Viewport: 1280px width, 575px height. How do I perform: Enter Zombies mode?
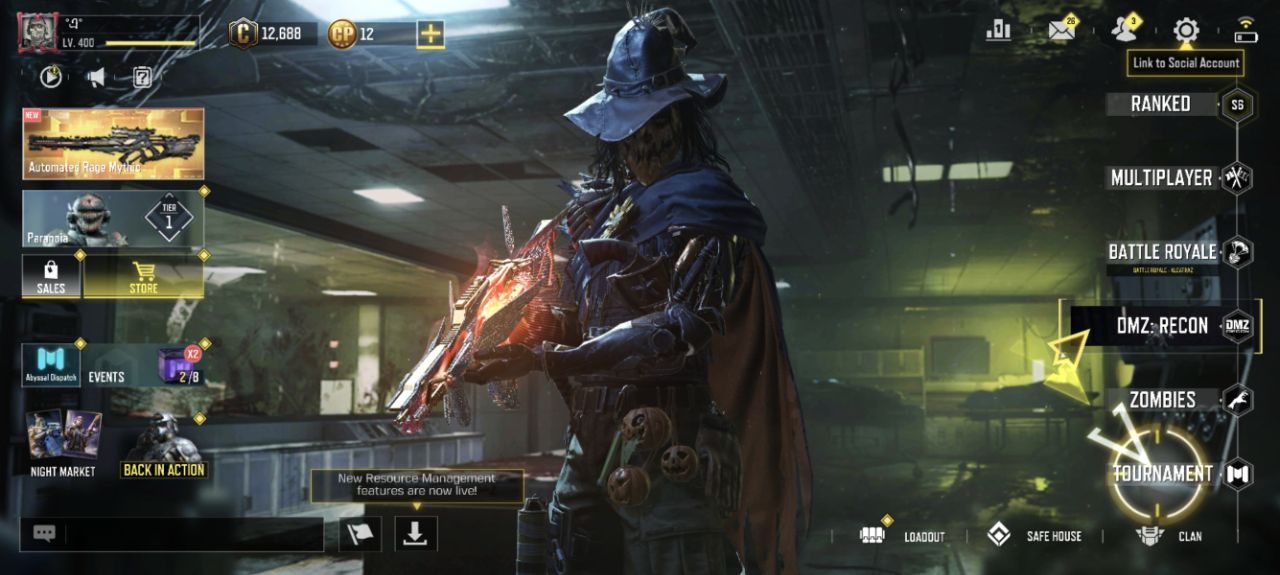[x=1162, y=400]
